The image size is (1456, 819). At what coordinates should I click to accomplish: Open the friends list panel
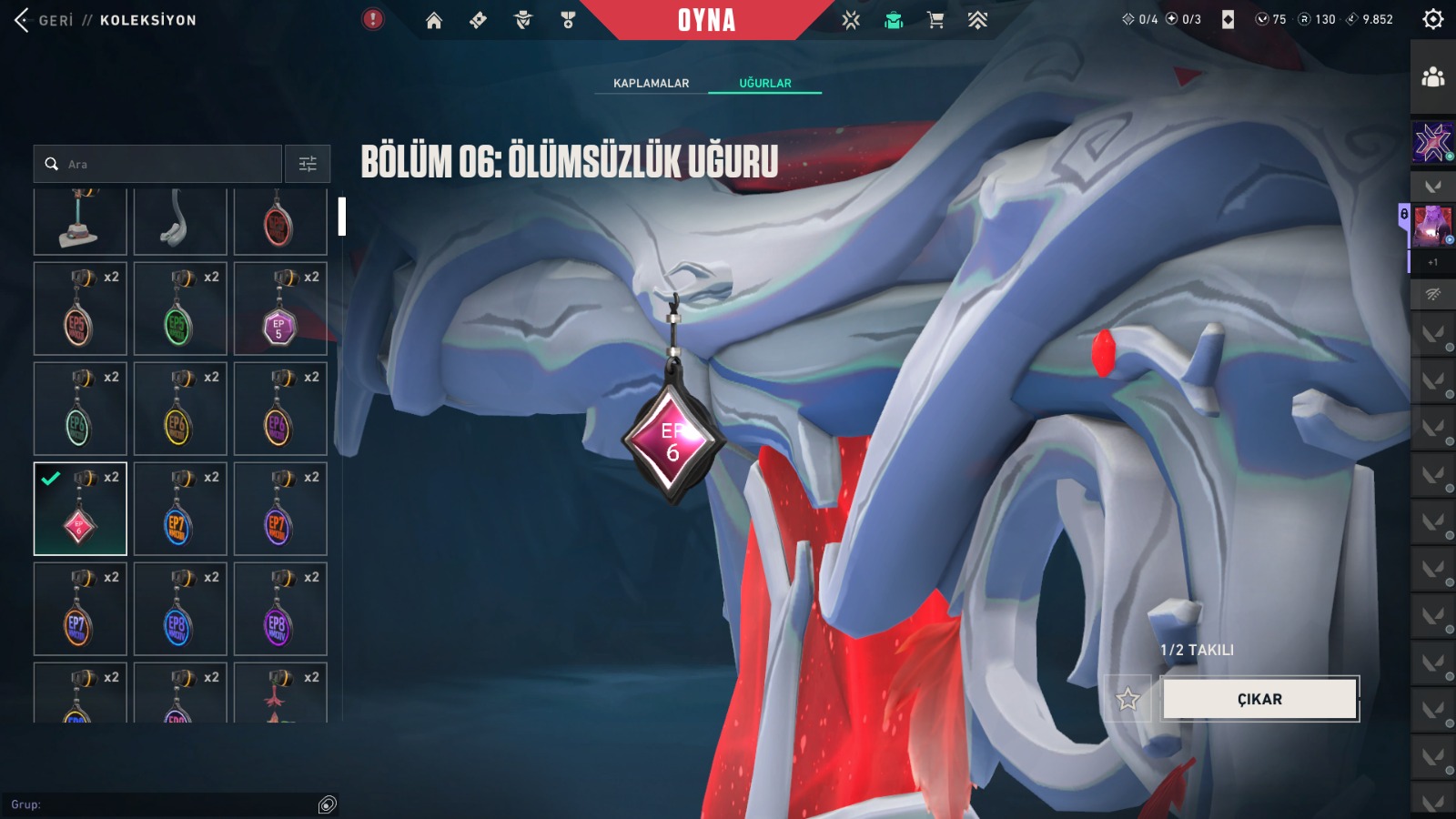(x=1433, y=77)
